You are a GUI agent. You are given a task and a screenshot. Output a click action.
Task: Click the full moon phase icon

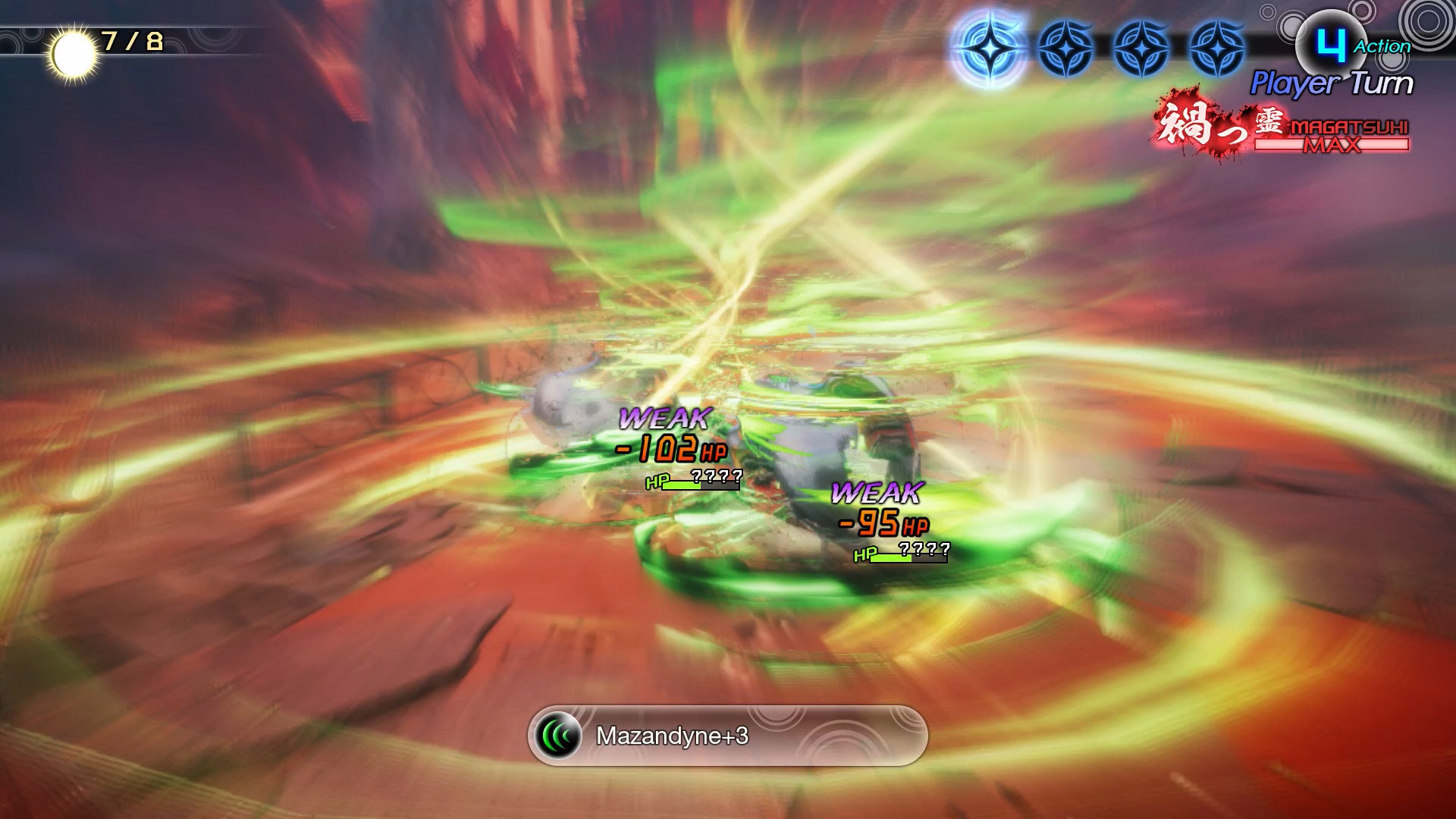tap(74, 55)
